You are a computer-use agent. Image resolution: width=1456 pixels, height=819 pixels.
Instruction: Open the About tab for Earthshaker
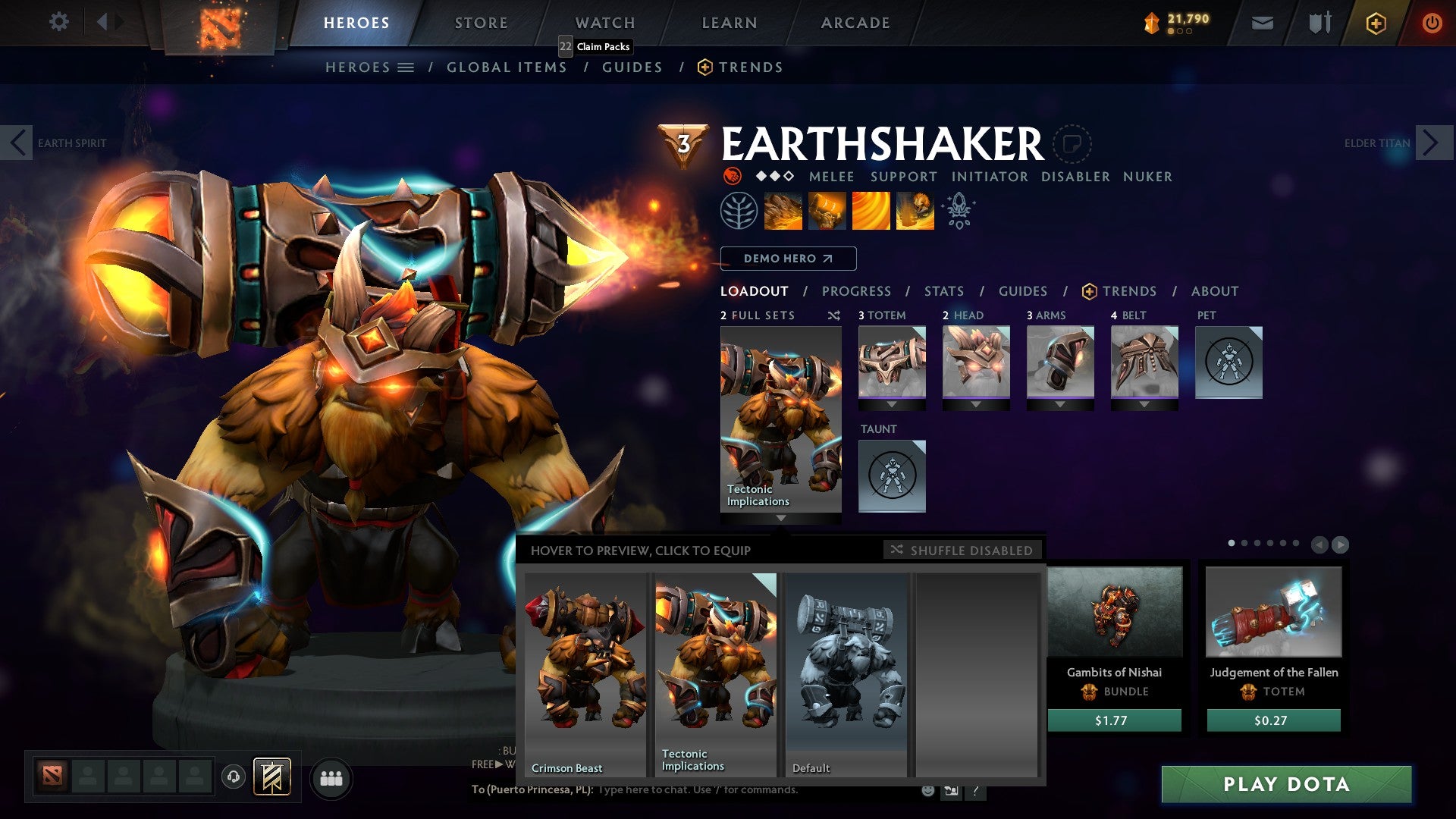(1215, 291)
